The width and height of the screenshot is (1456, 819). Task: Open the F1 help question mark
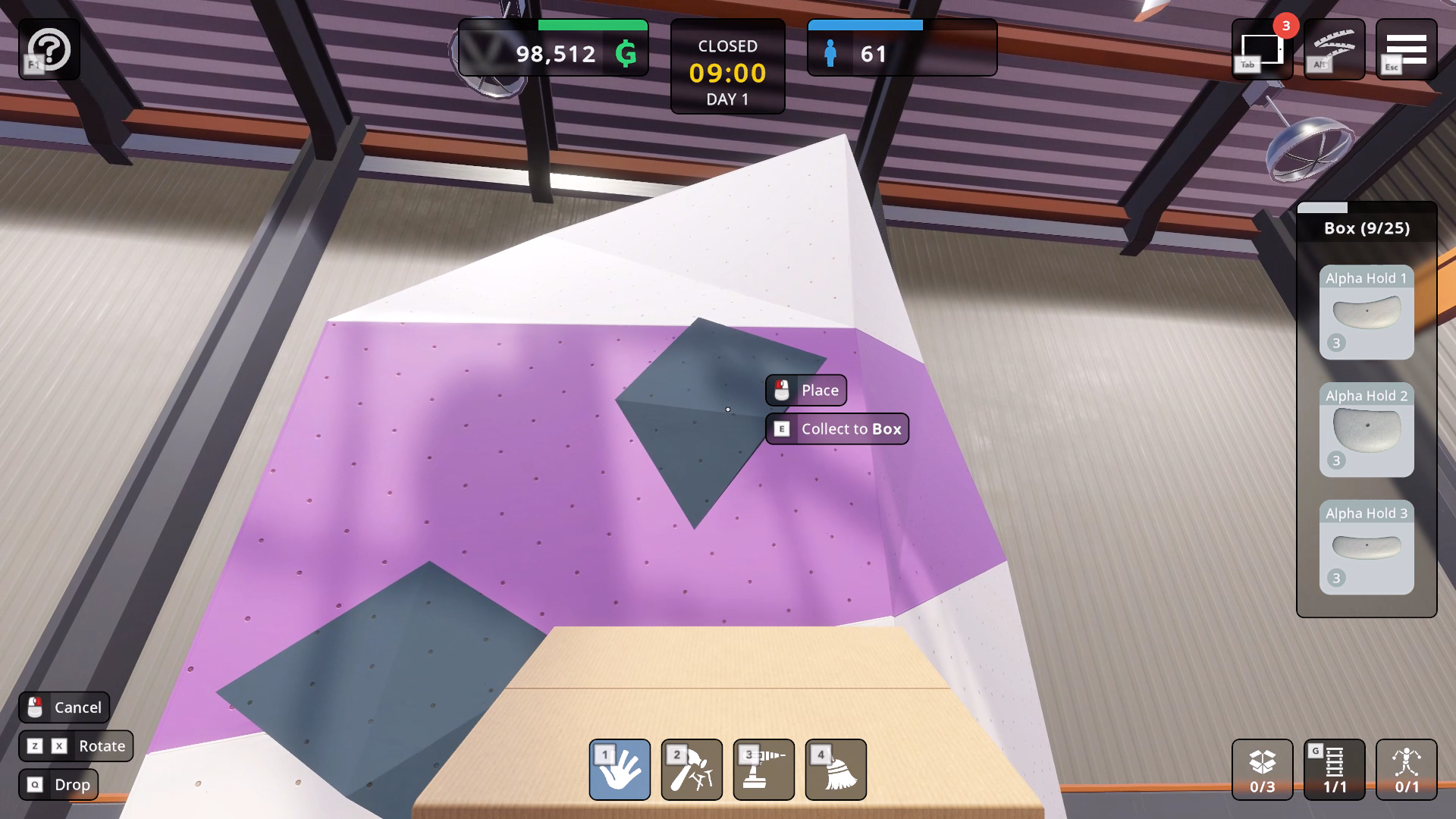49,49
